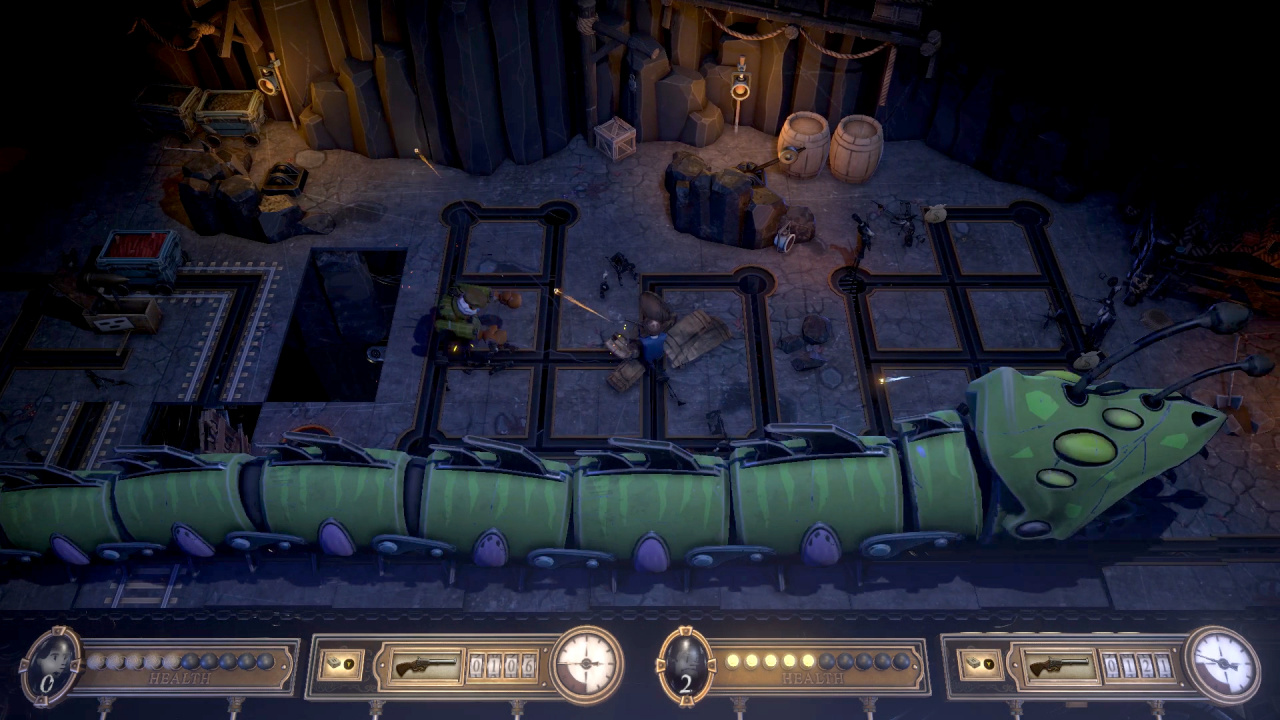Viewport: 1280px width, 720px height.
Task: Click the player portrait showing 0
Action: pyautogui.click(x=50, y=664)
